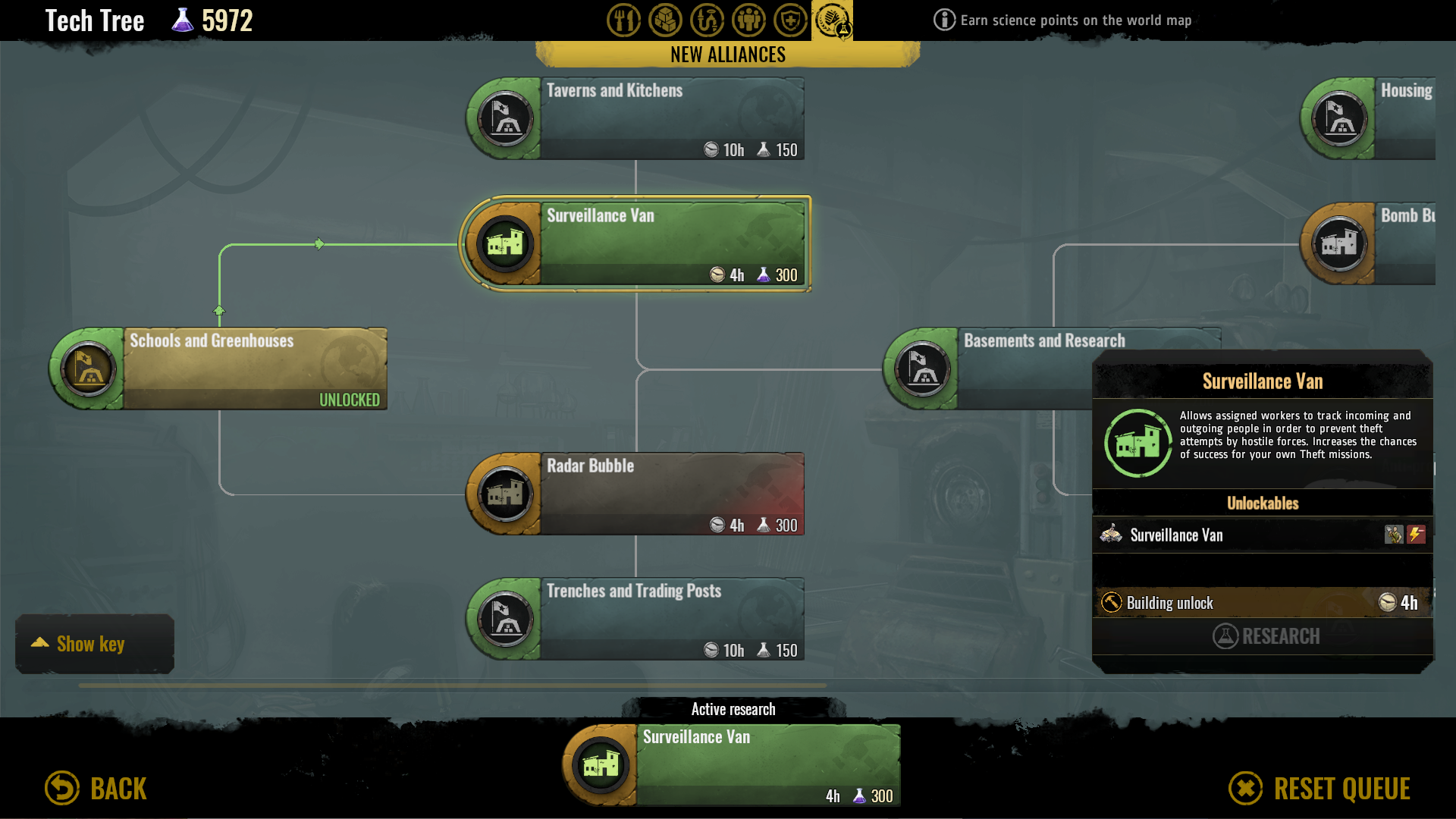Screen dimensions: 1456x819
Task: Select the medical shield category icon
Action: coord(790,20)
